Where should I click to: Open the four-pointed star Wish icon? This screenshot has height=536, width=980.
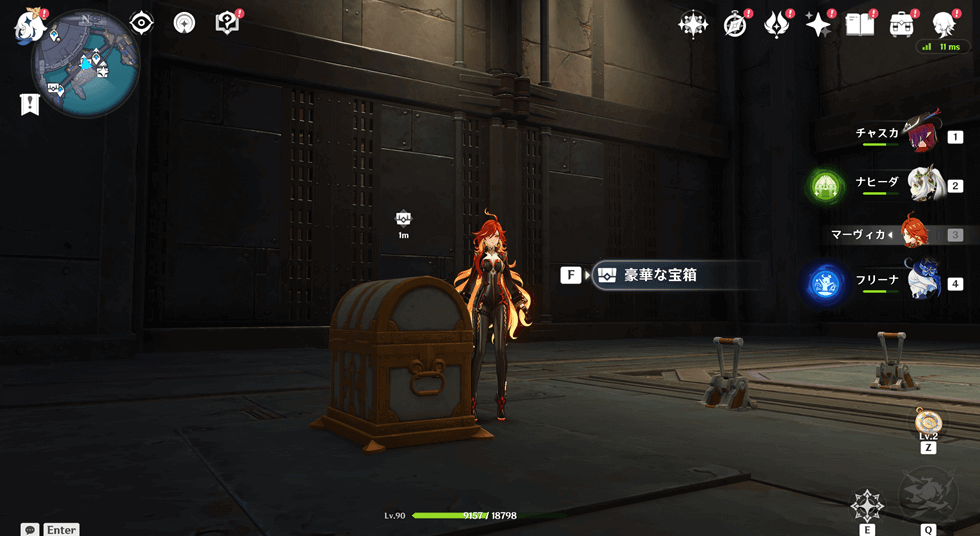[693, 25]
